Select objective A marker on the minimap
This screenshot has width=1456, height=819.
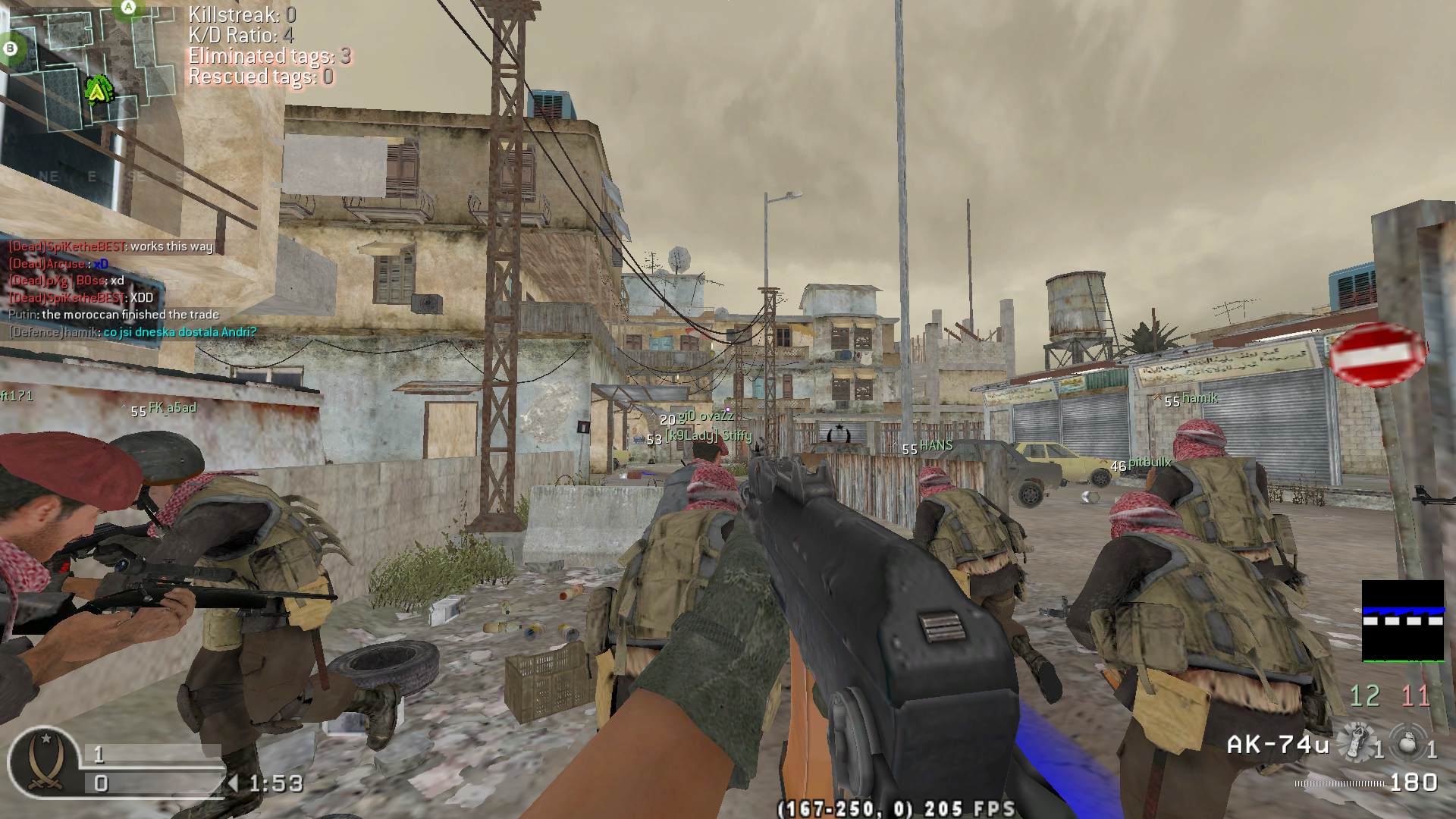point(128,8)
